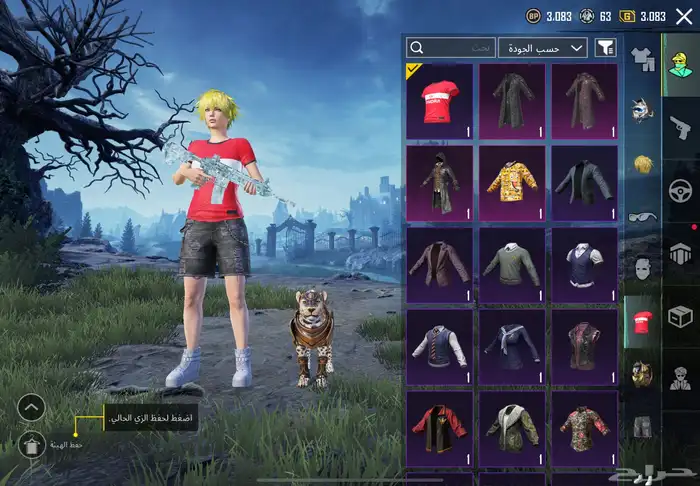700x486 pixels.
Task: Save the current outfit with the hanger button
Action: point(32,445)
